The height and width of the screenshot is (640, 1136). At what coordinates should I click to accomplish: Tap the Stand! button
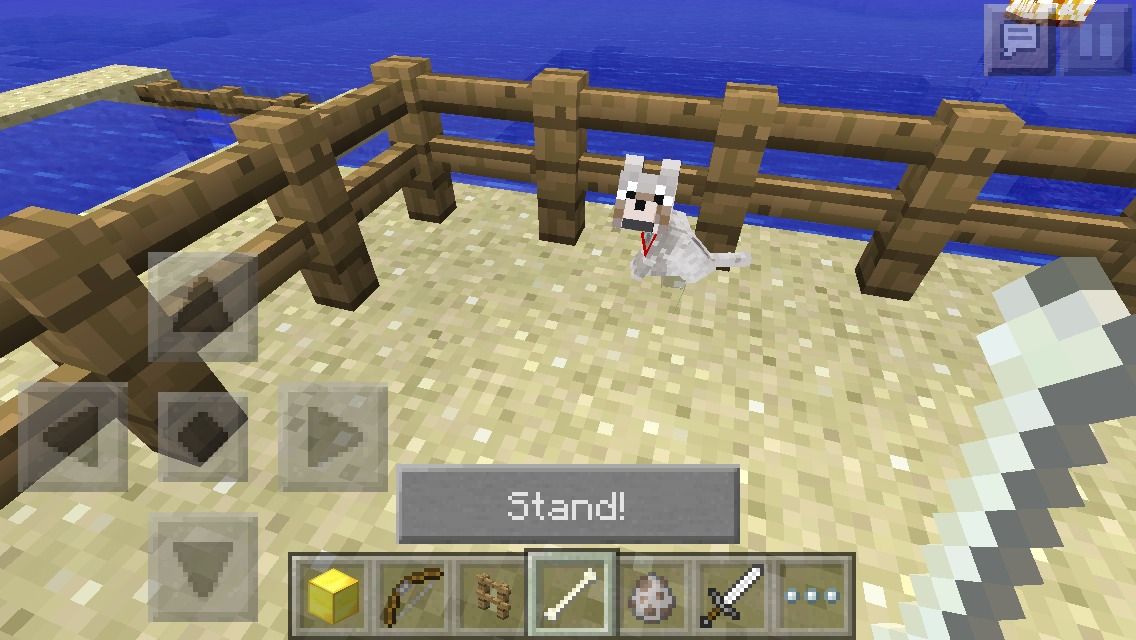[568, 505]
